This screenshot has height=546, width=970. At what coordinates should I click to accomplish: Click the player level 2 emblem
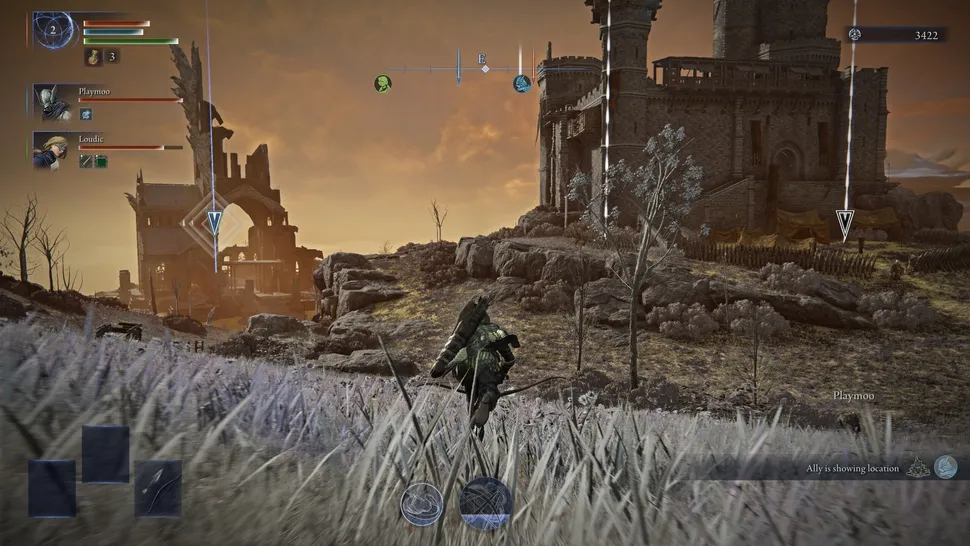53,30
